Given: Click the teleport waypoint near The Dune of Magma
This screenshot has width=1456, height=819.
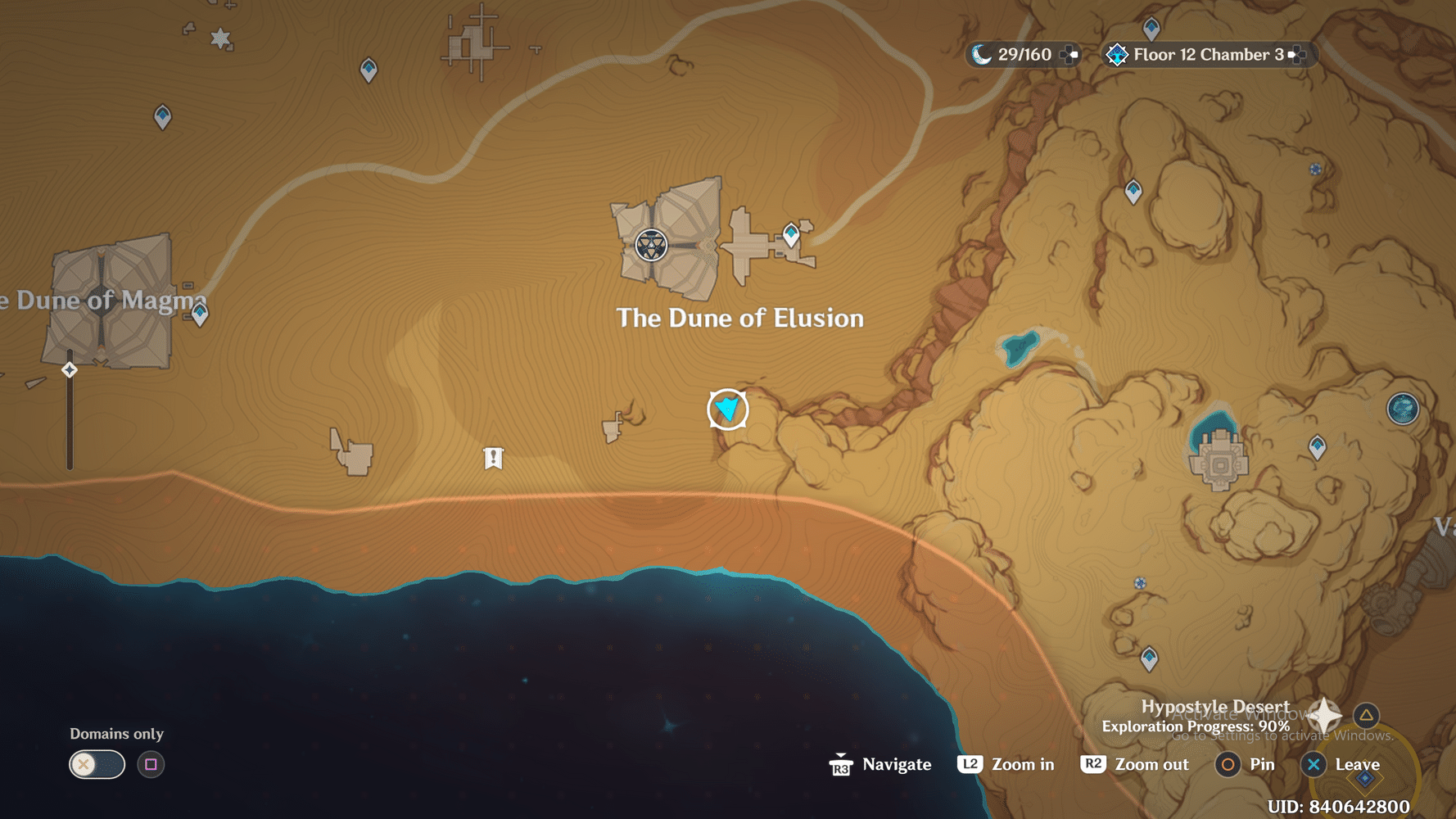Looking at the screenshot, I should [x=199, y=313].
